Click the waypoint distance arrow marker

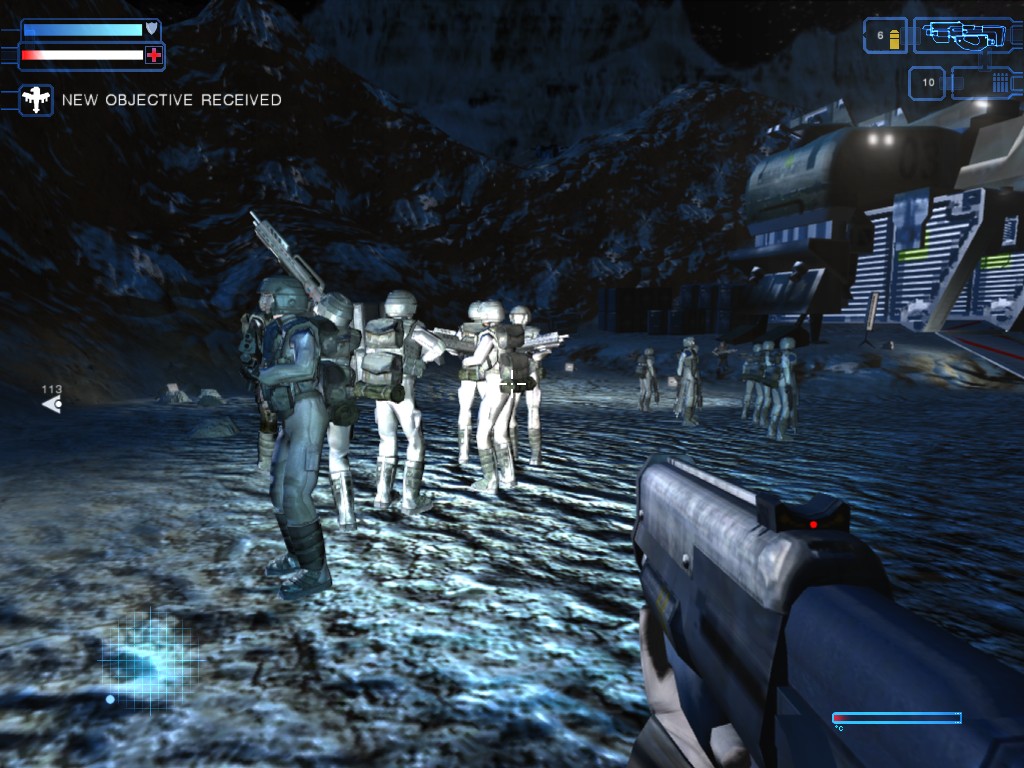(52, 403)
